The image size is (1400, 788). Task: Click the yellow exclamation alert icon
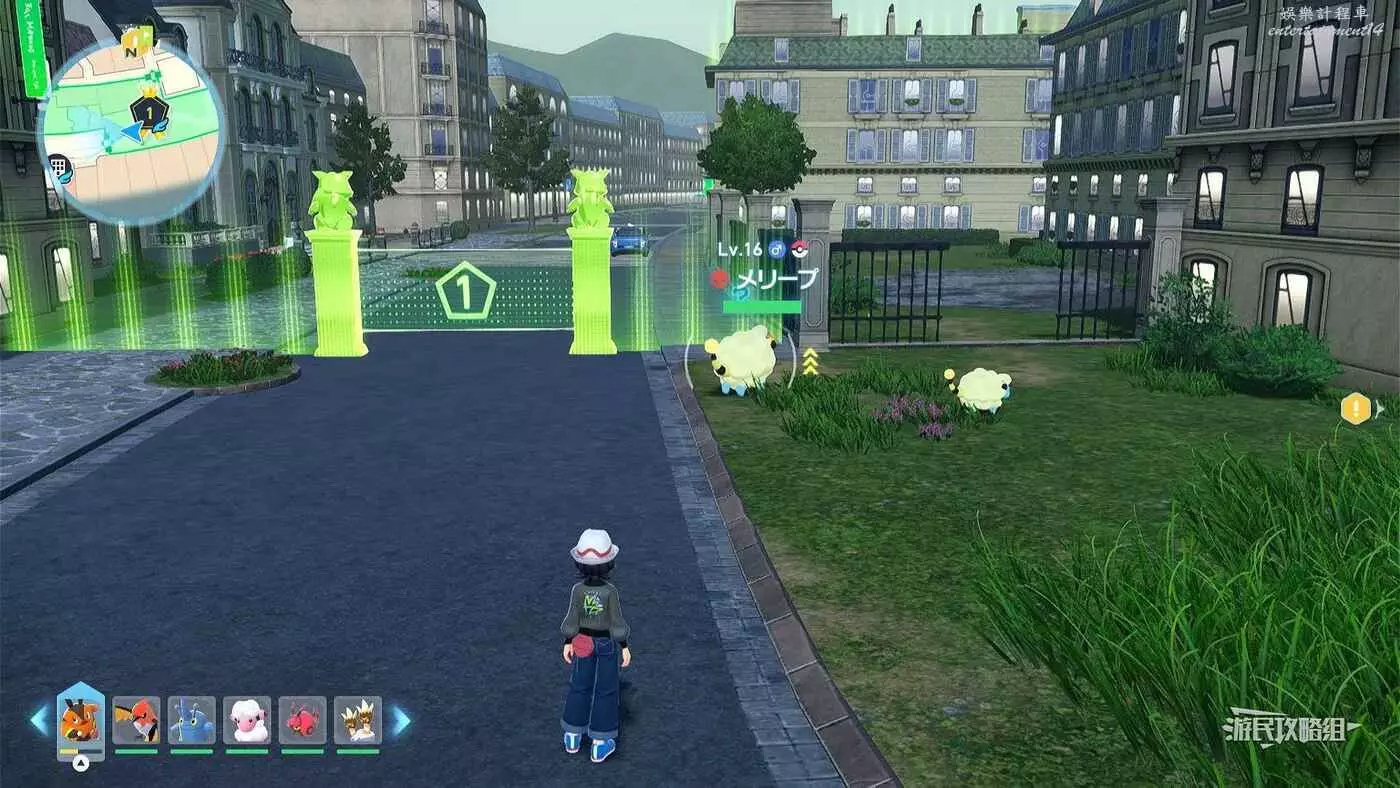coord(1355,408)
